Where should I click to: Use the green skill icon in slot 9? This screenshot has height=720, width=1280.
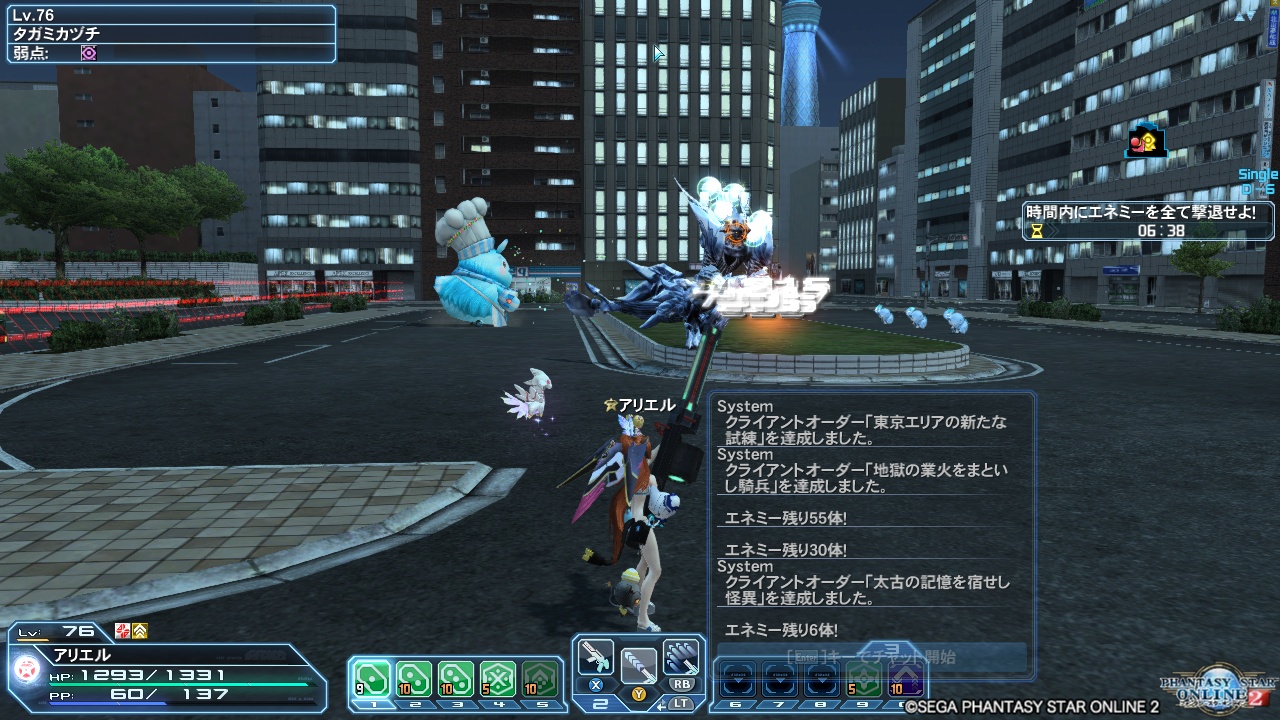[865, 678]
